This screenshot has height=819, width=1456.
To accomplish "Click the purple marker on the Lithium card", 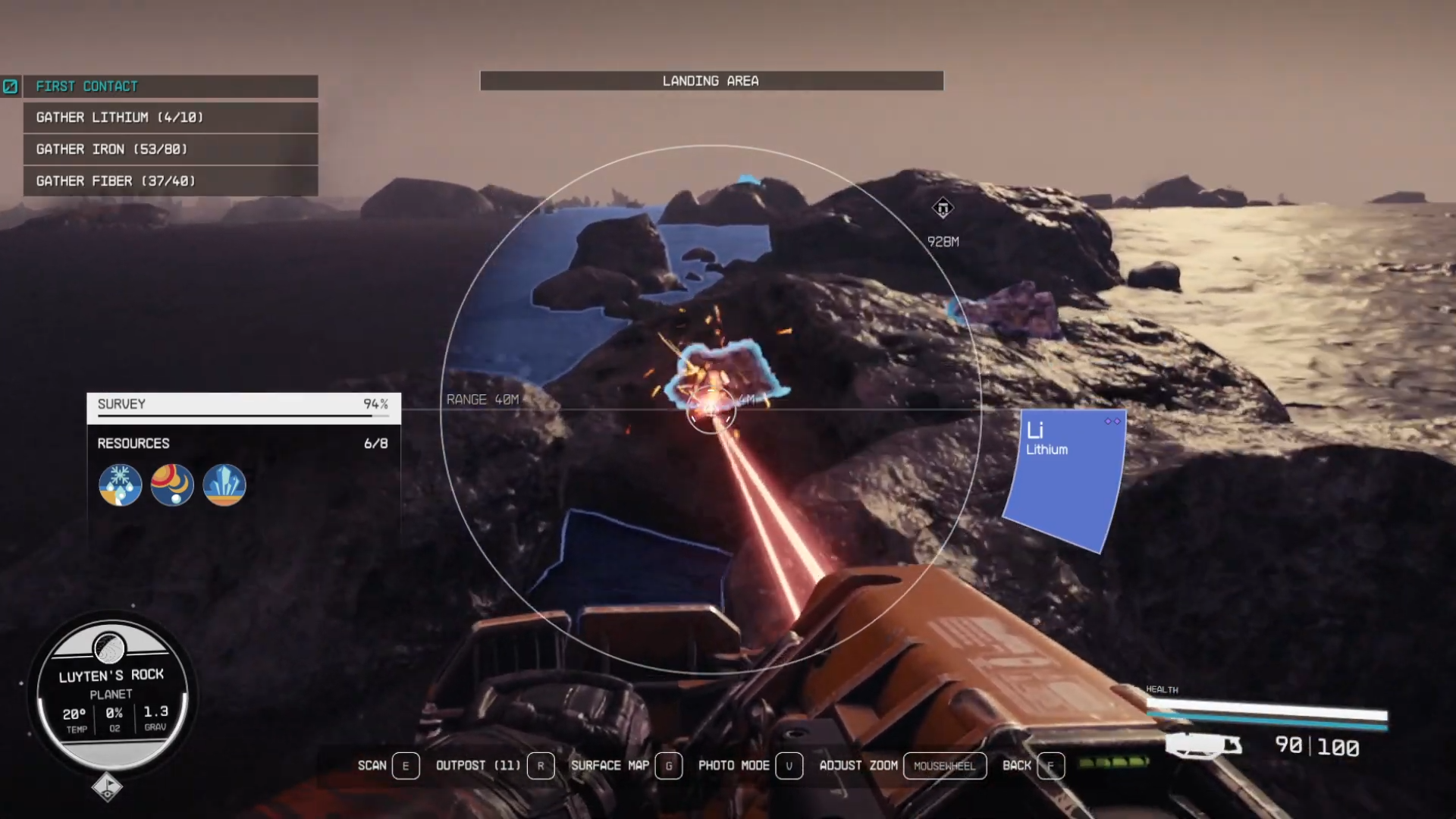I will click(1112, 422).
